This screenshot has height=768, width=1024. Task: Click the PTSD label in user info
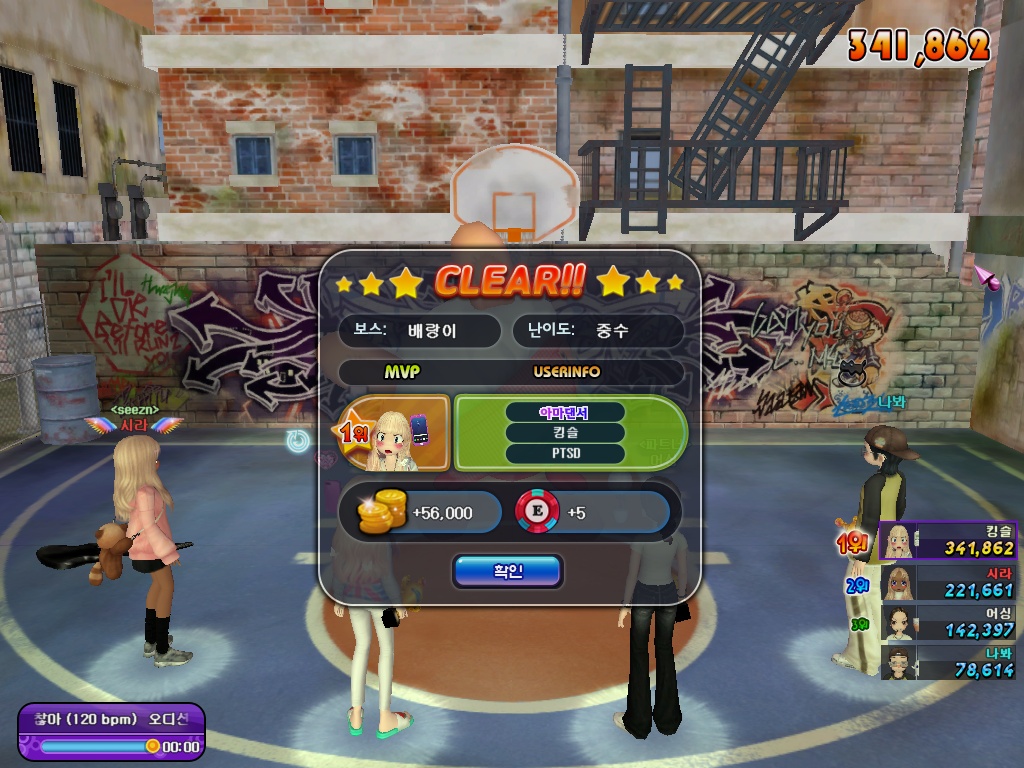click(565, 454)
